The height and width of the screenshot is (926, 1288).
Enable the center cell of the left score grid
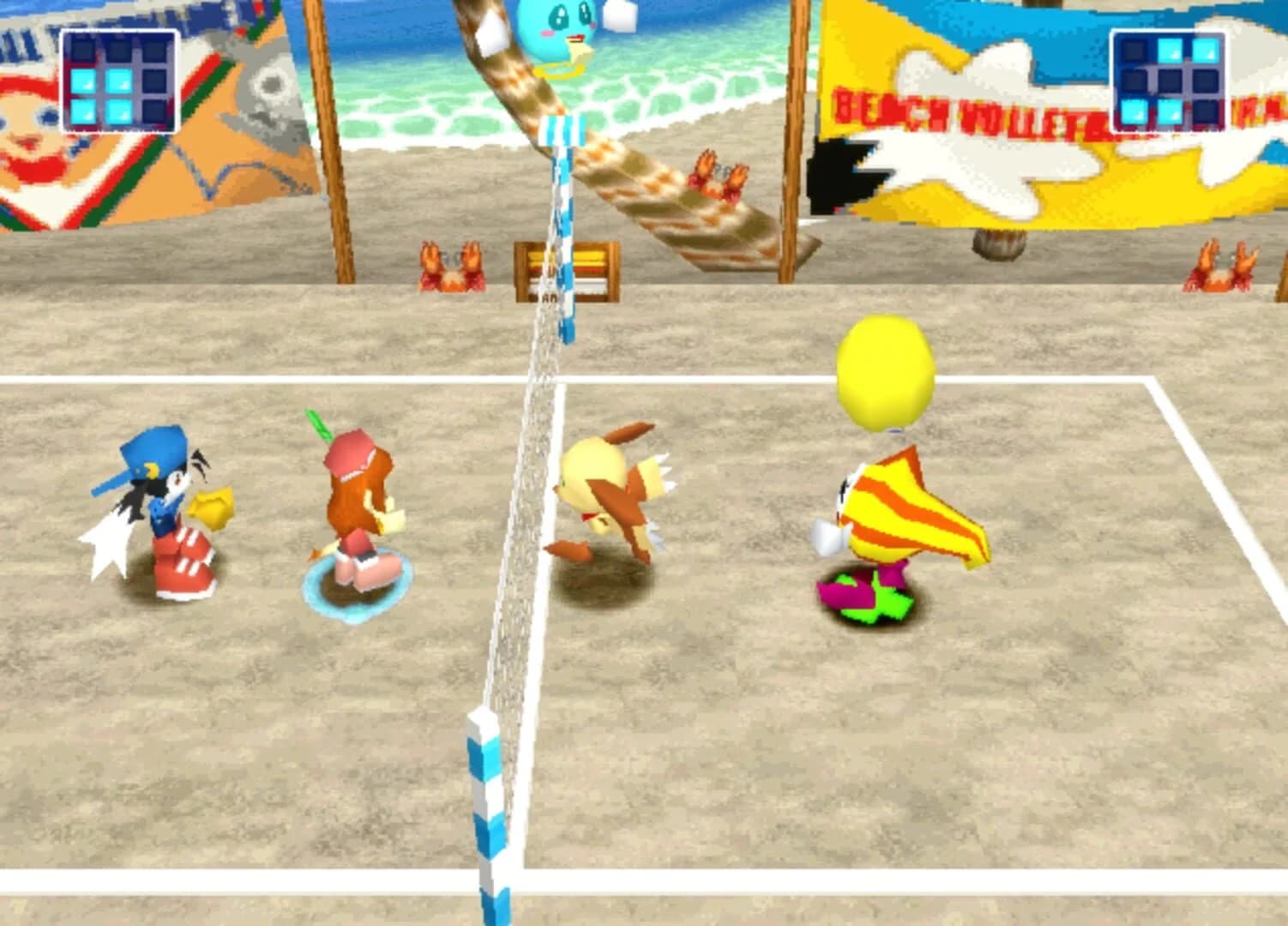tap(120, 80)
